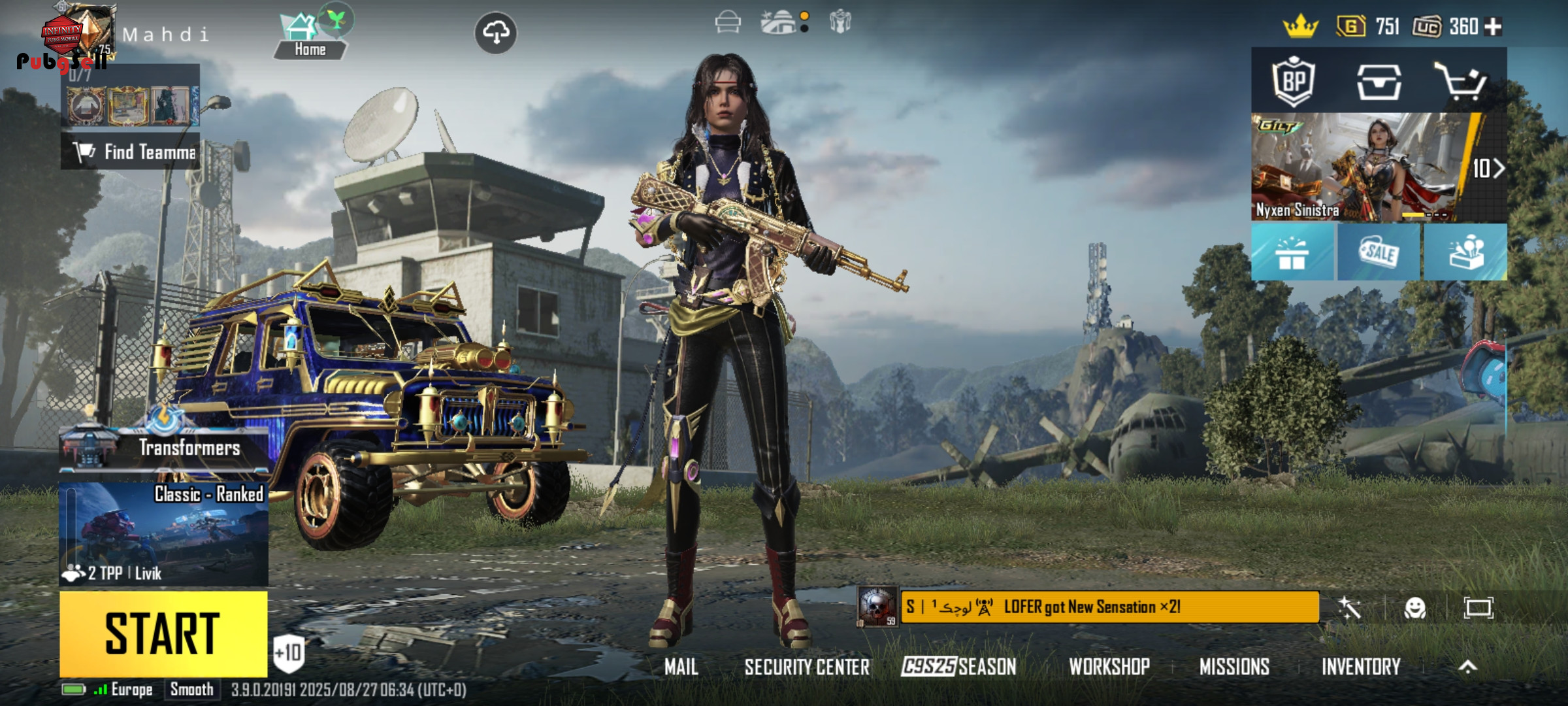Viewport: 1568px width, 706px height.
Task: Open the C9S25 SEASON page
Action: [958, 667]
